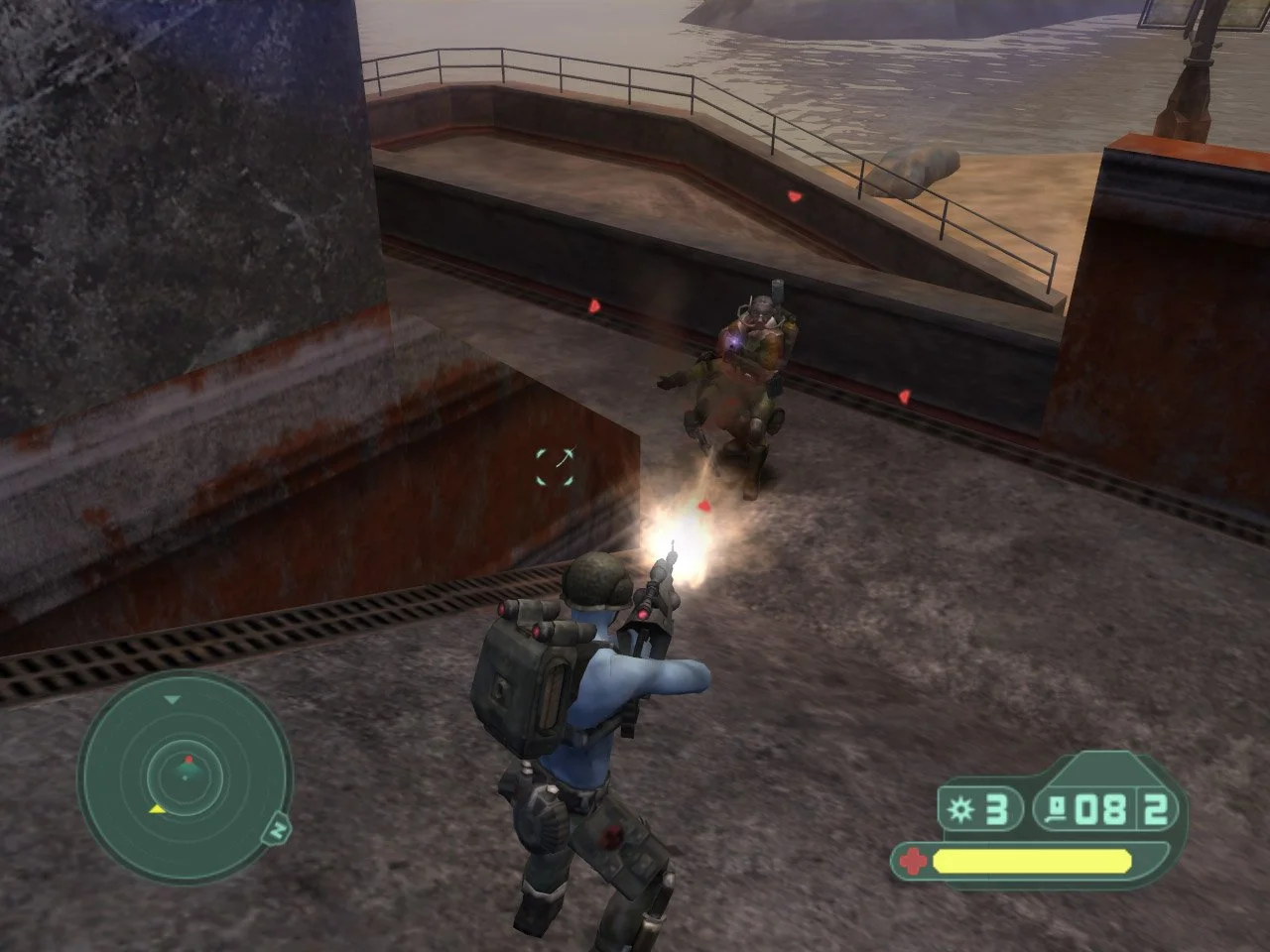Click the red arrow pickup near the wall
The width and height of the screenshot is (1270, 952).
point(595,307)
